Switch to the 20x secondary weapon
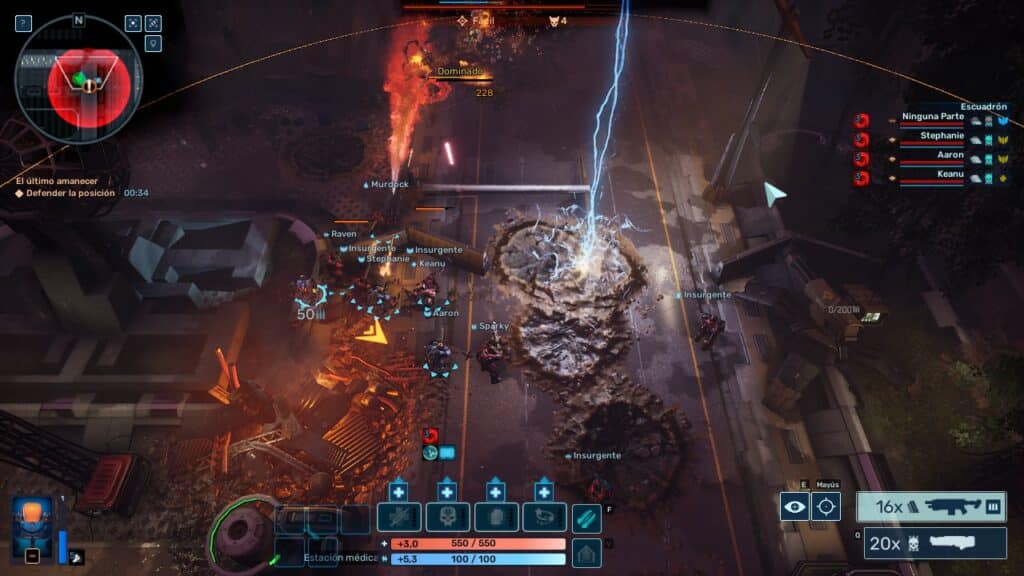The height and width of the screenshot is (576, 1024). (935, 543)
